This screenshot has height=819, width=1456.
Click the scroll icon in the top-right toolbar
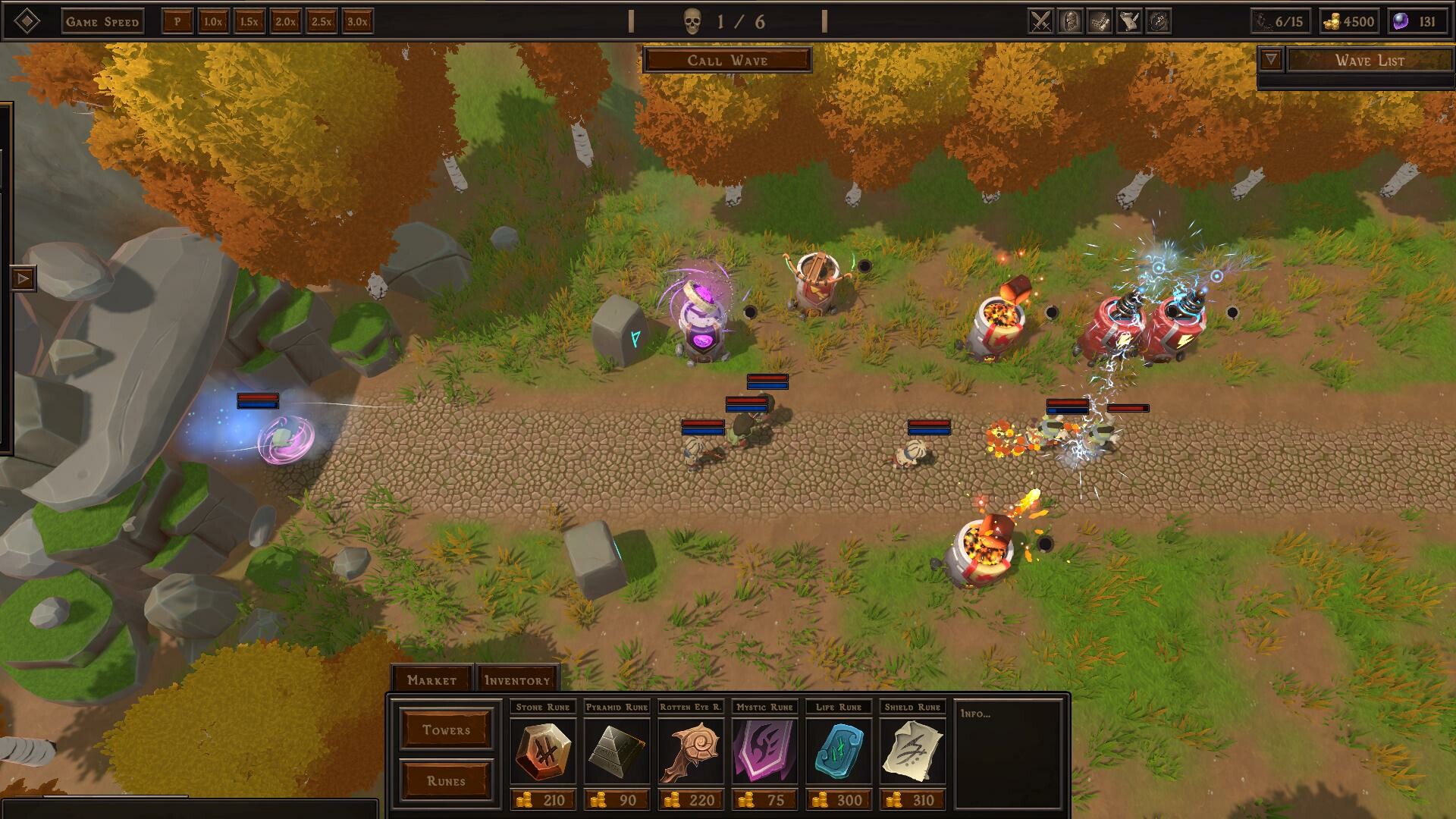point(1128,21)
